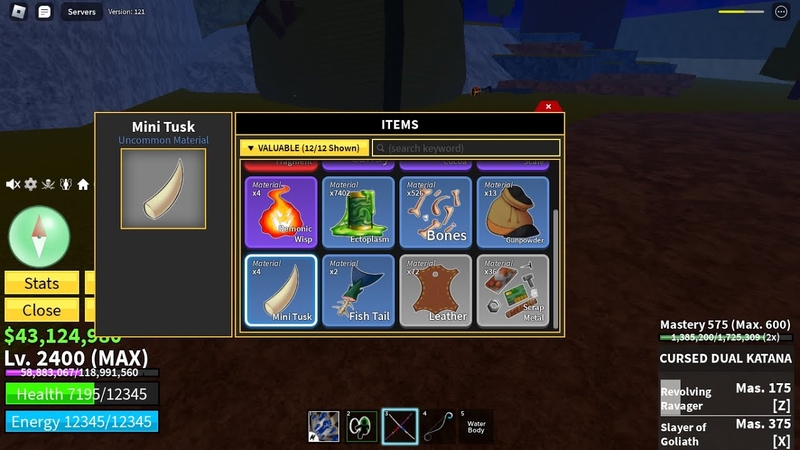Open the Stats panel
Image resolution: width=800 pixels, height=450 pixels.
41,284
